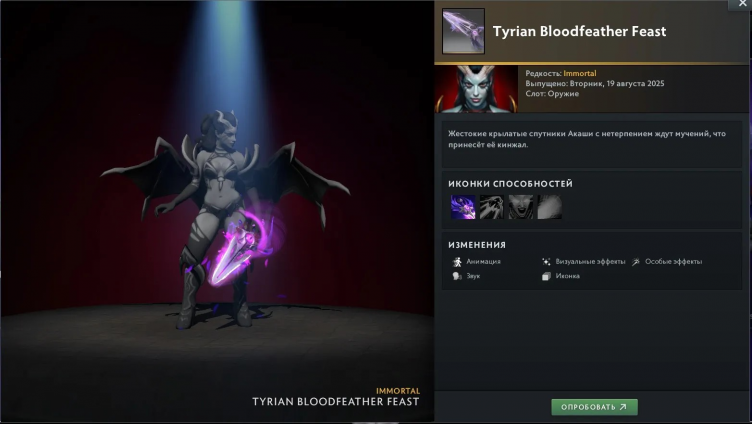Screen dimensions: 752x424
Task: Click the green Опробовать button
Action: point(594,407)
